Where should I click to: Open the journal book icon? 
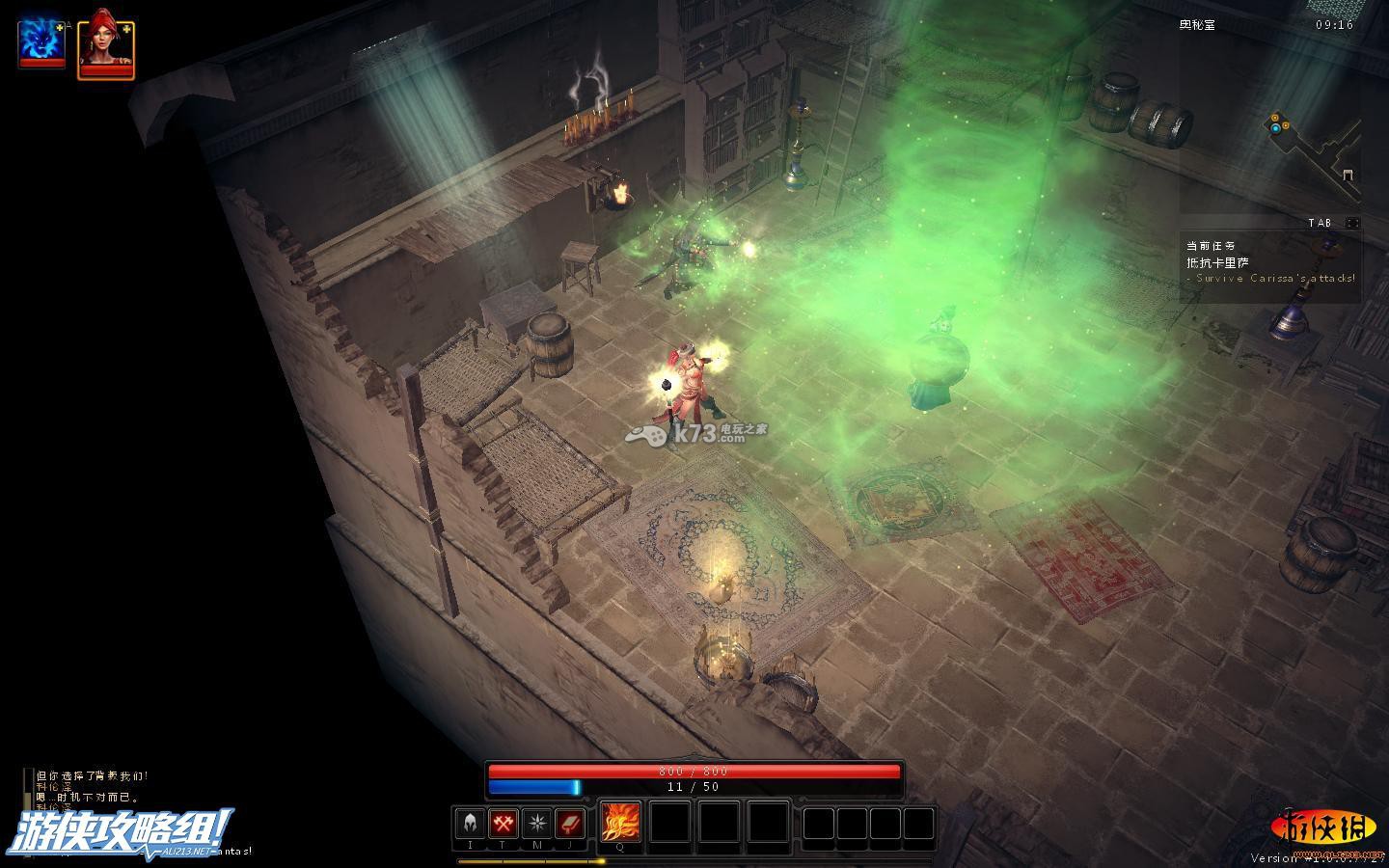[570, 824]
